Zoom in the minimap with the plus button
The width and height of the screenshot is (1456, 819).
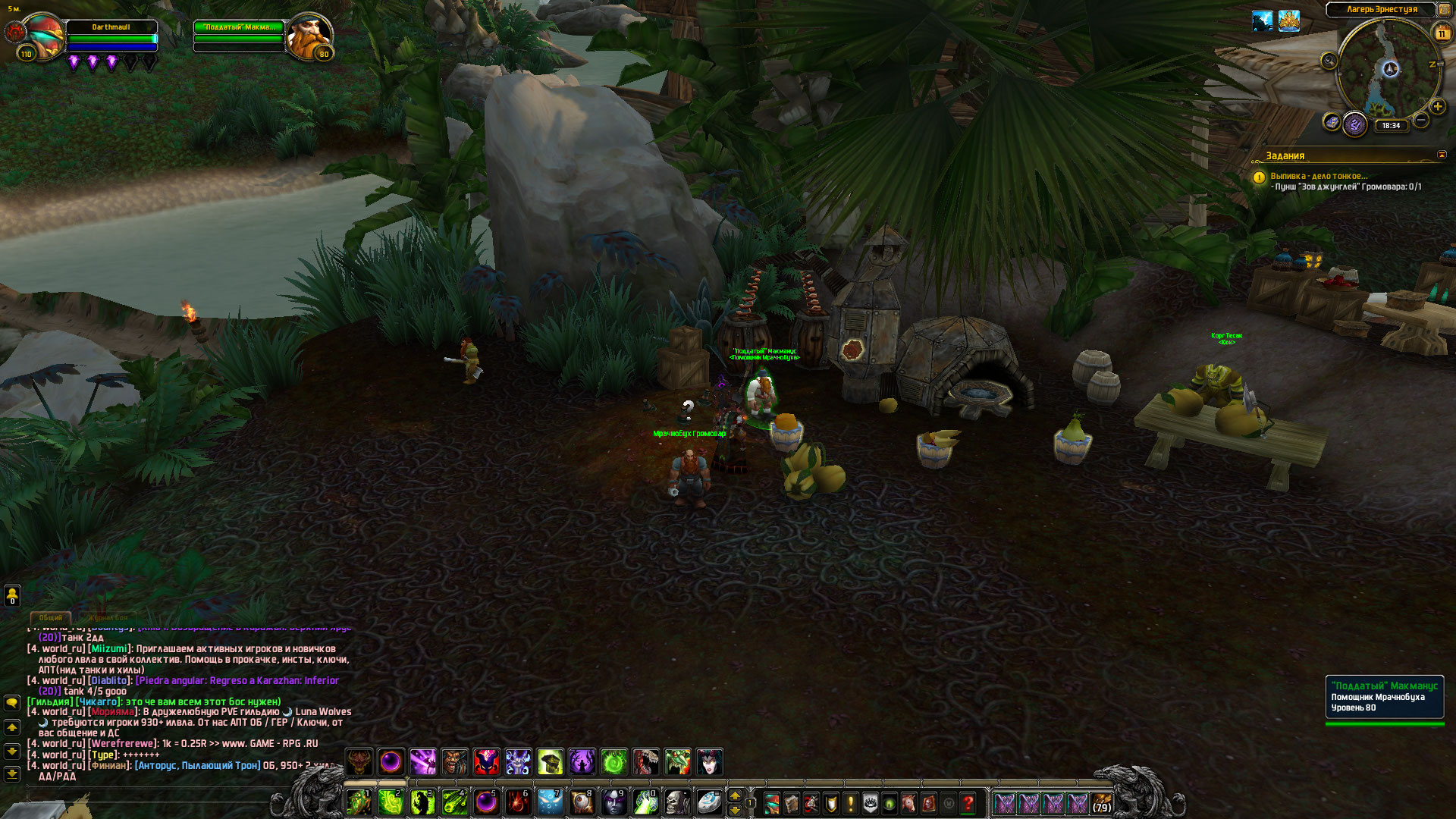[x=1437, y=107]
